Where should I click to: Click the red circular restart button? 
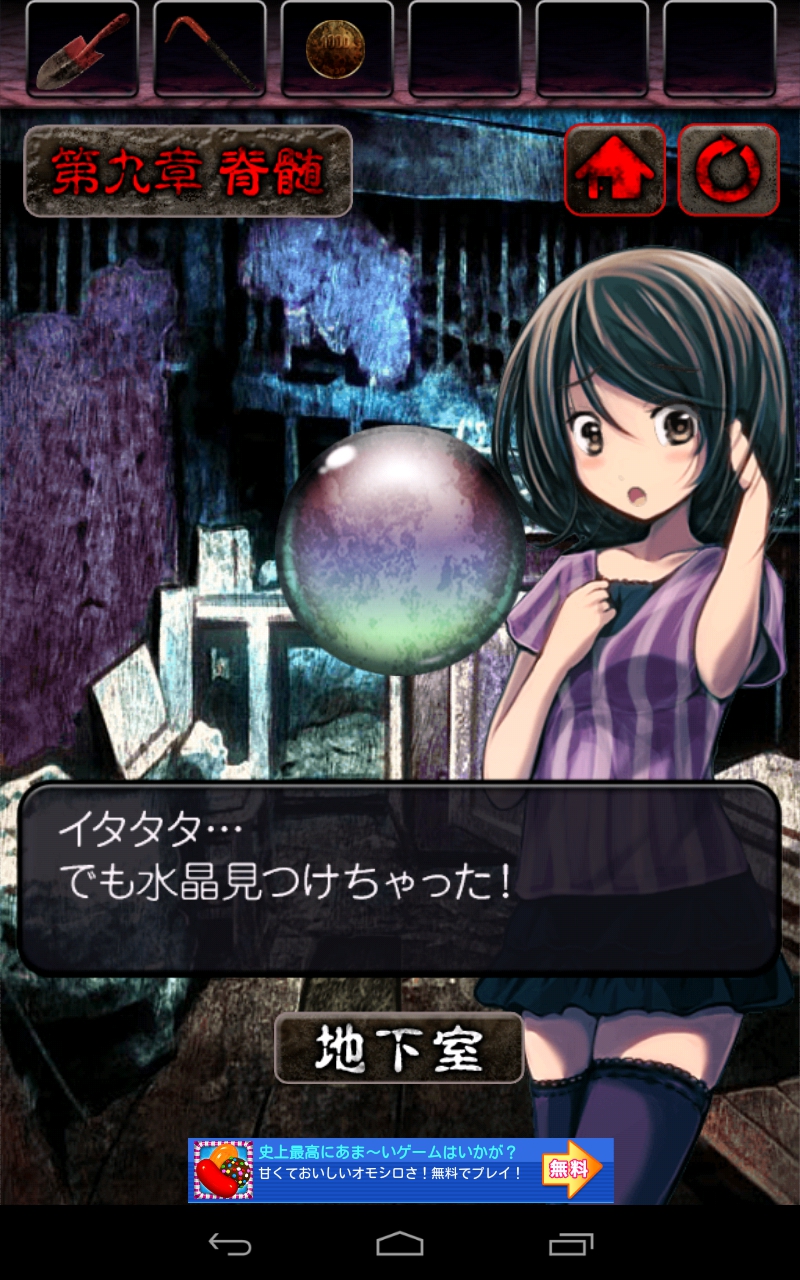[x=729, y=170]
